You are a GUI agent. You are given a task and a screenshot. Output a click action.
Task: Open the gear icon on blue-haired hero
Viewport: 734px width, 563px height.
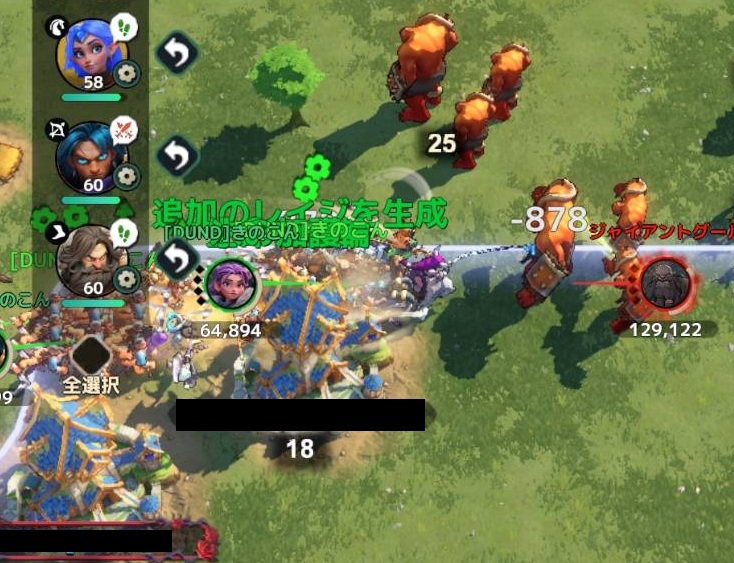(x=126, y=74)
